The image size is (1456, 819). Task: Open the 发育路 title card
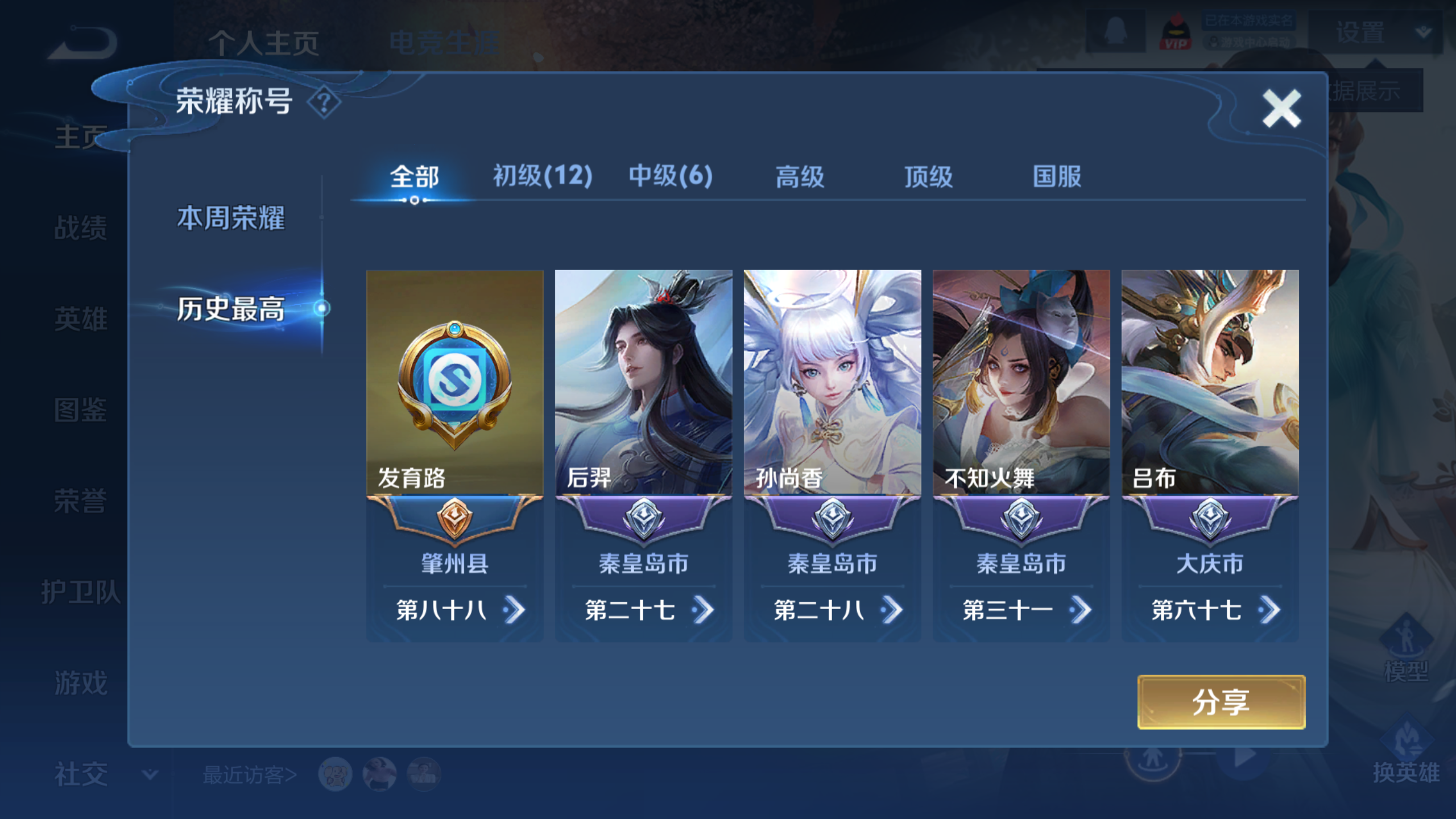pyautogui.click(x=454, y=382)
